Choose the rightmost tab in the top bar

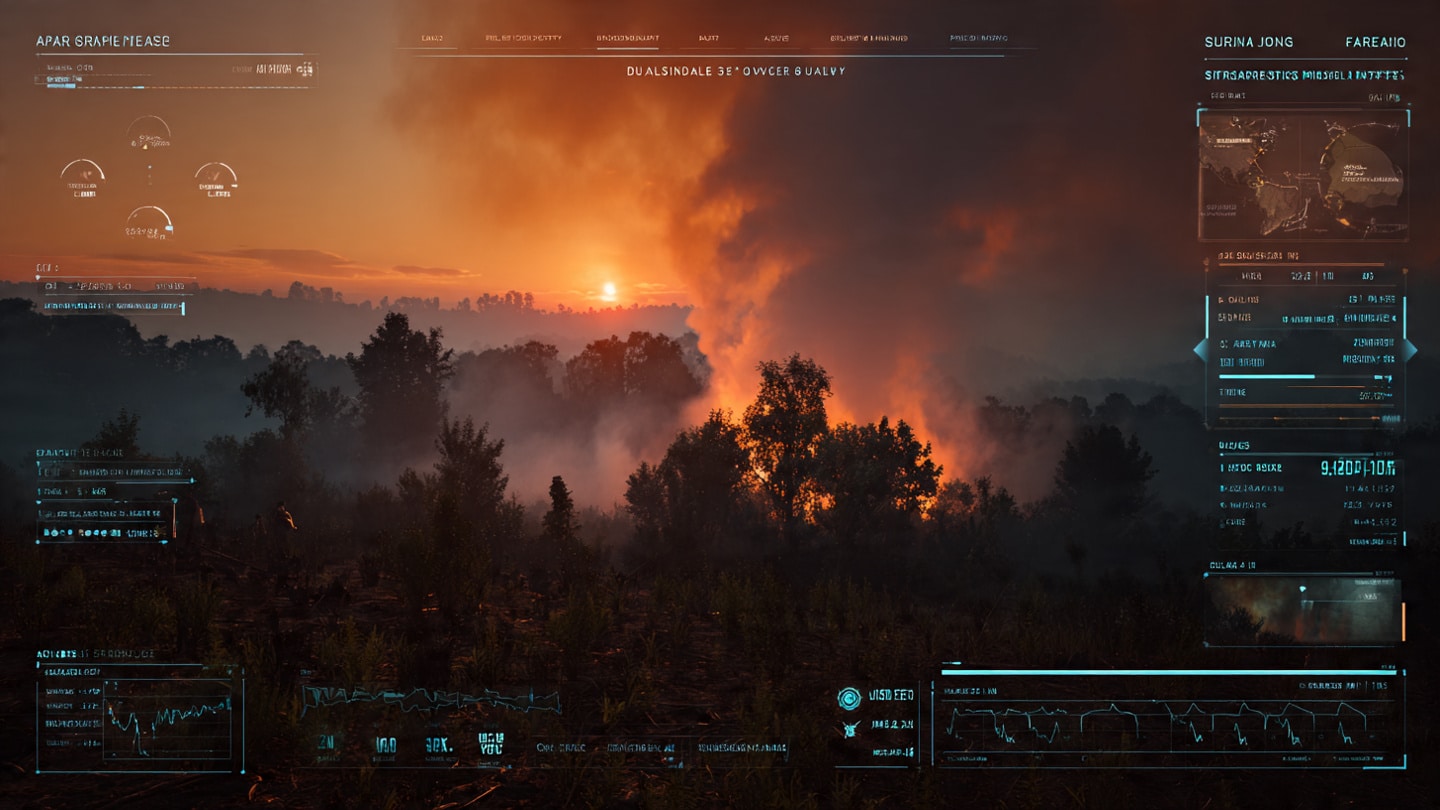pos(978,38)
